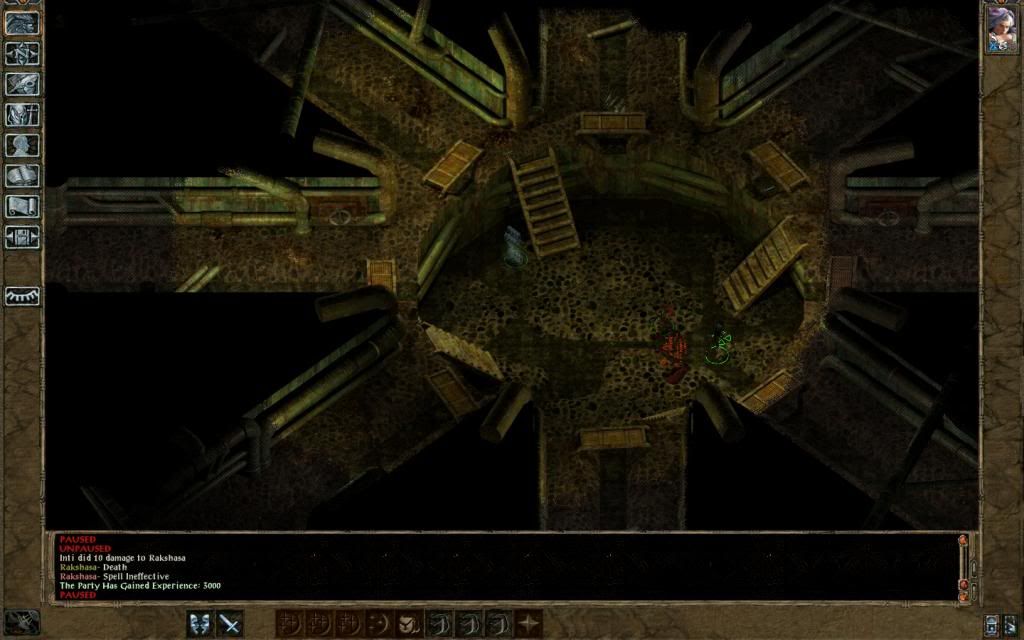This screenshot has width=1024, height=640.
Task: Choose the sword attack action
Action: click(x=230, y=624)
